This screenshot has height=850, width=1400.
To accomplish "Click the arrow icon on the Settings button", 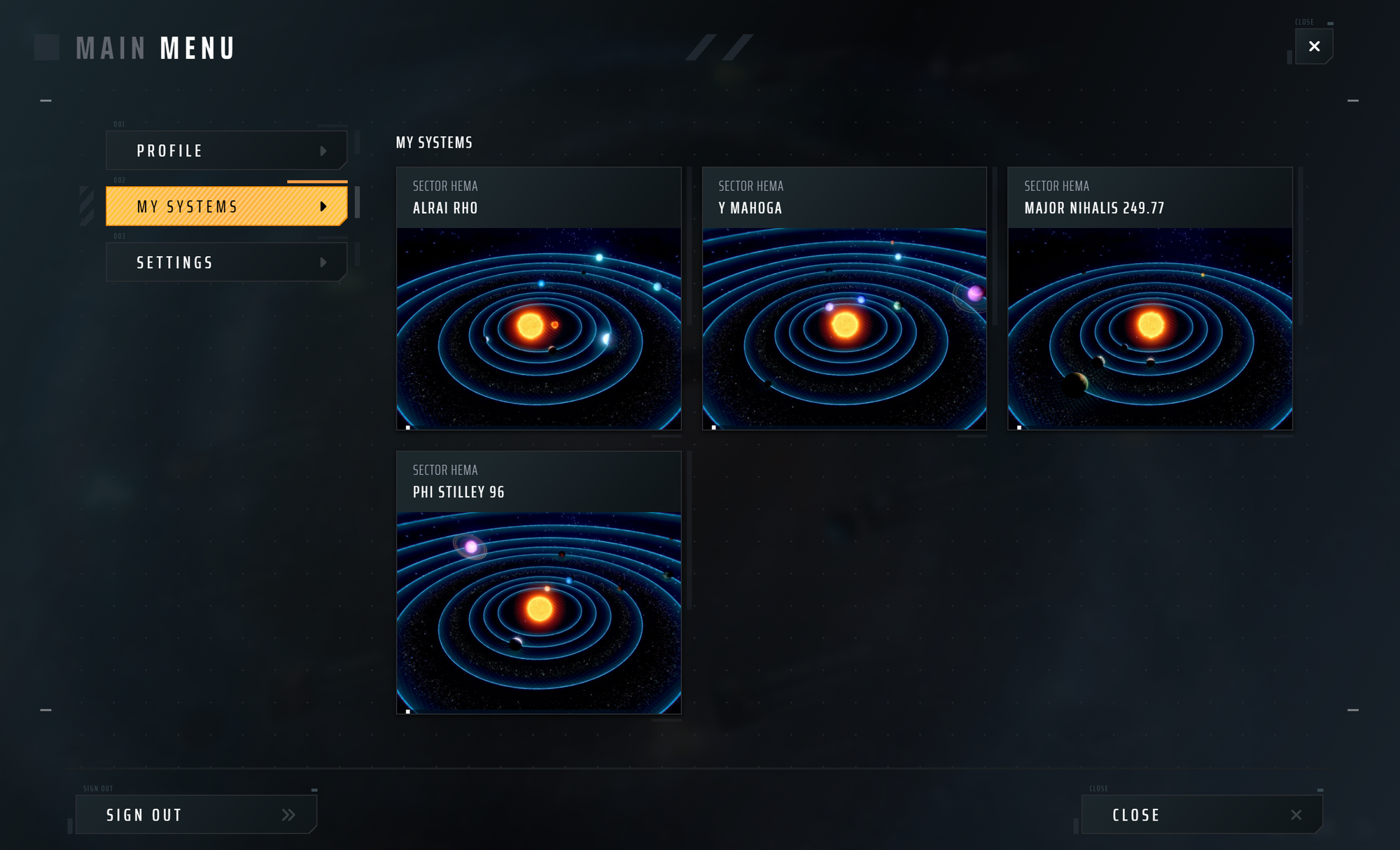I will pos(323,262).
